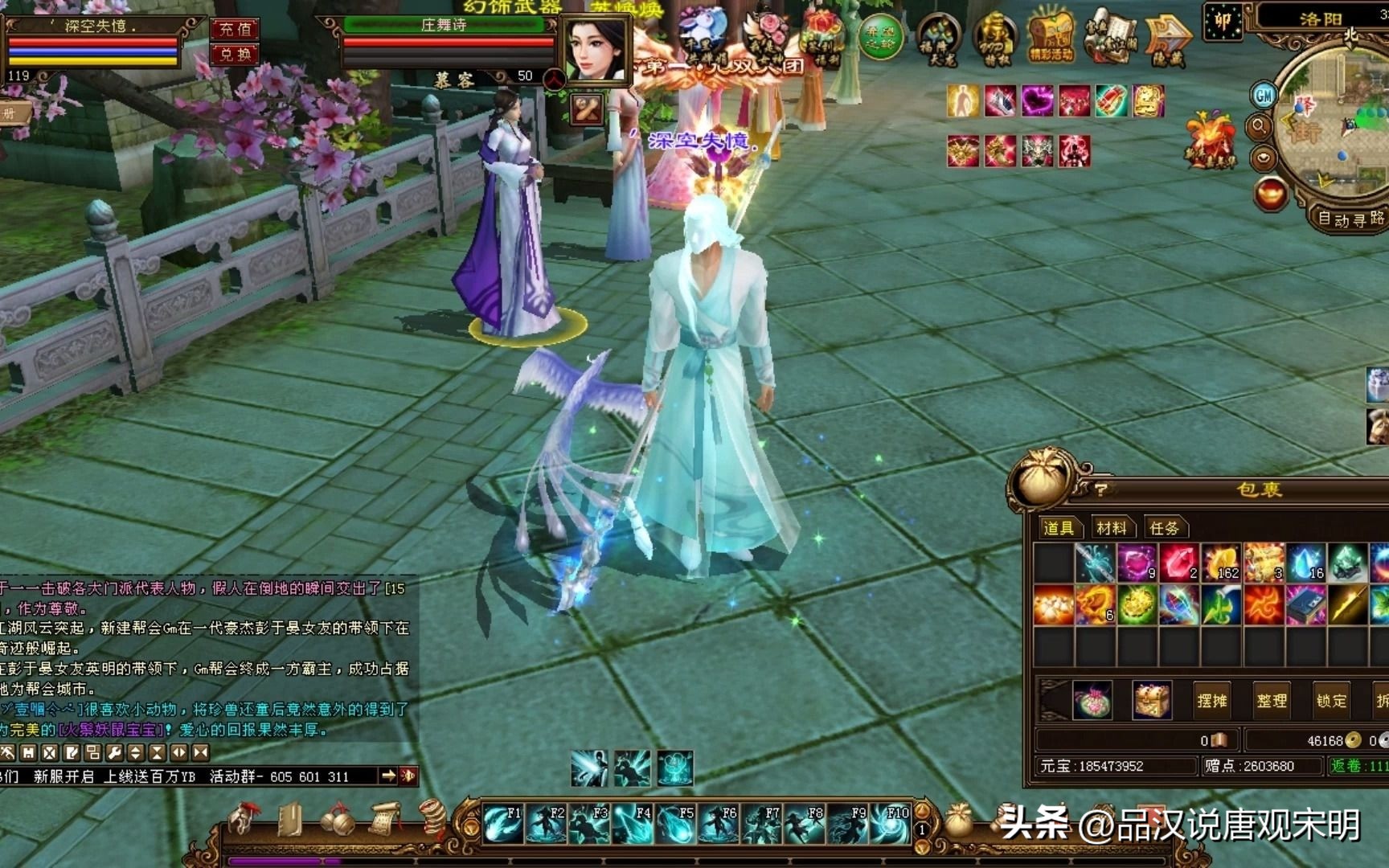
Task: Select the red gem stack of 2
Action: 1178,562
